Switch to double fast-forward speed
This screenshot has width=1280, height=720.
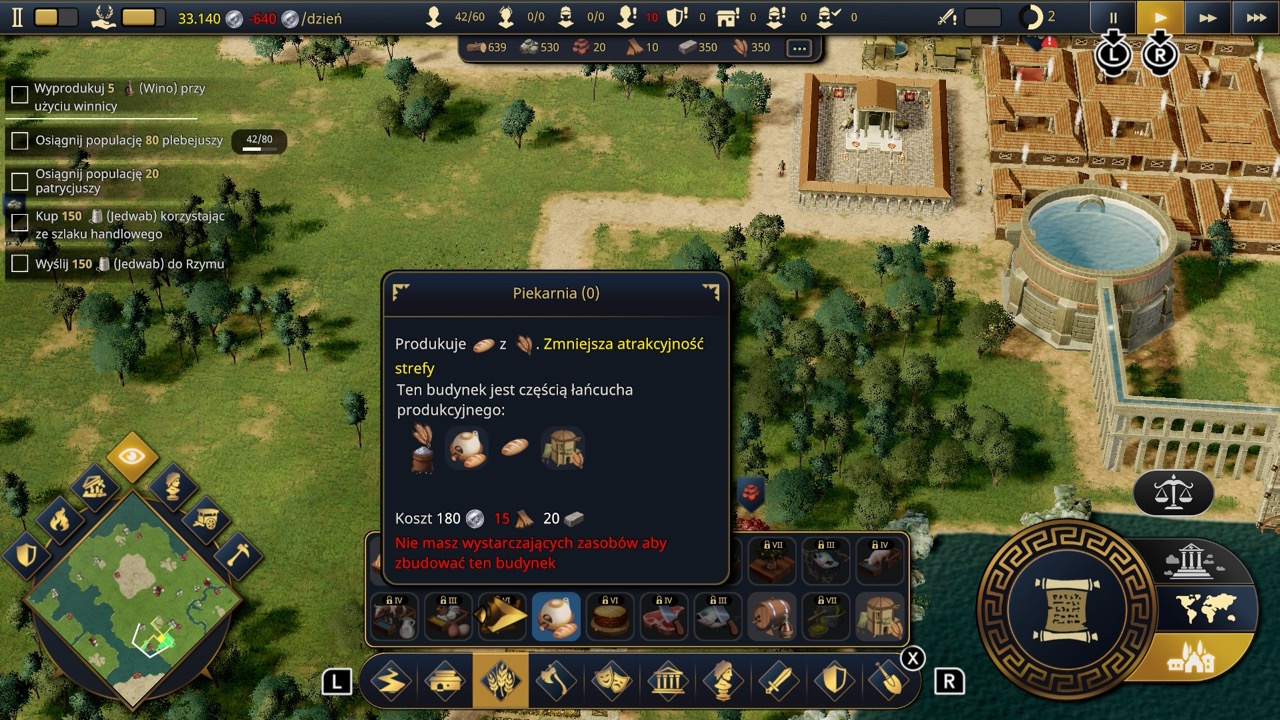[x=1208, y=18]
